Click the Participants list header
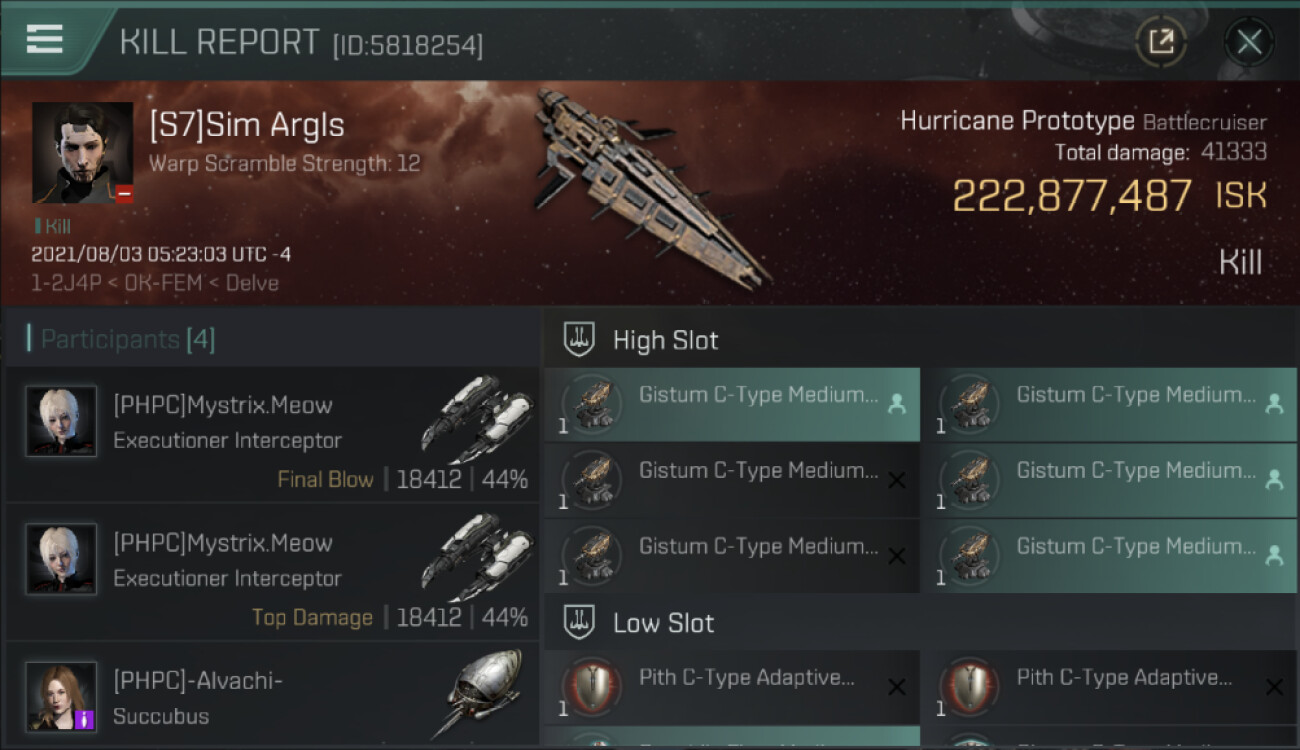 (127, 340)
